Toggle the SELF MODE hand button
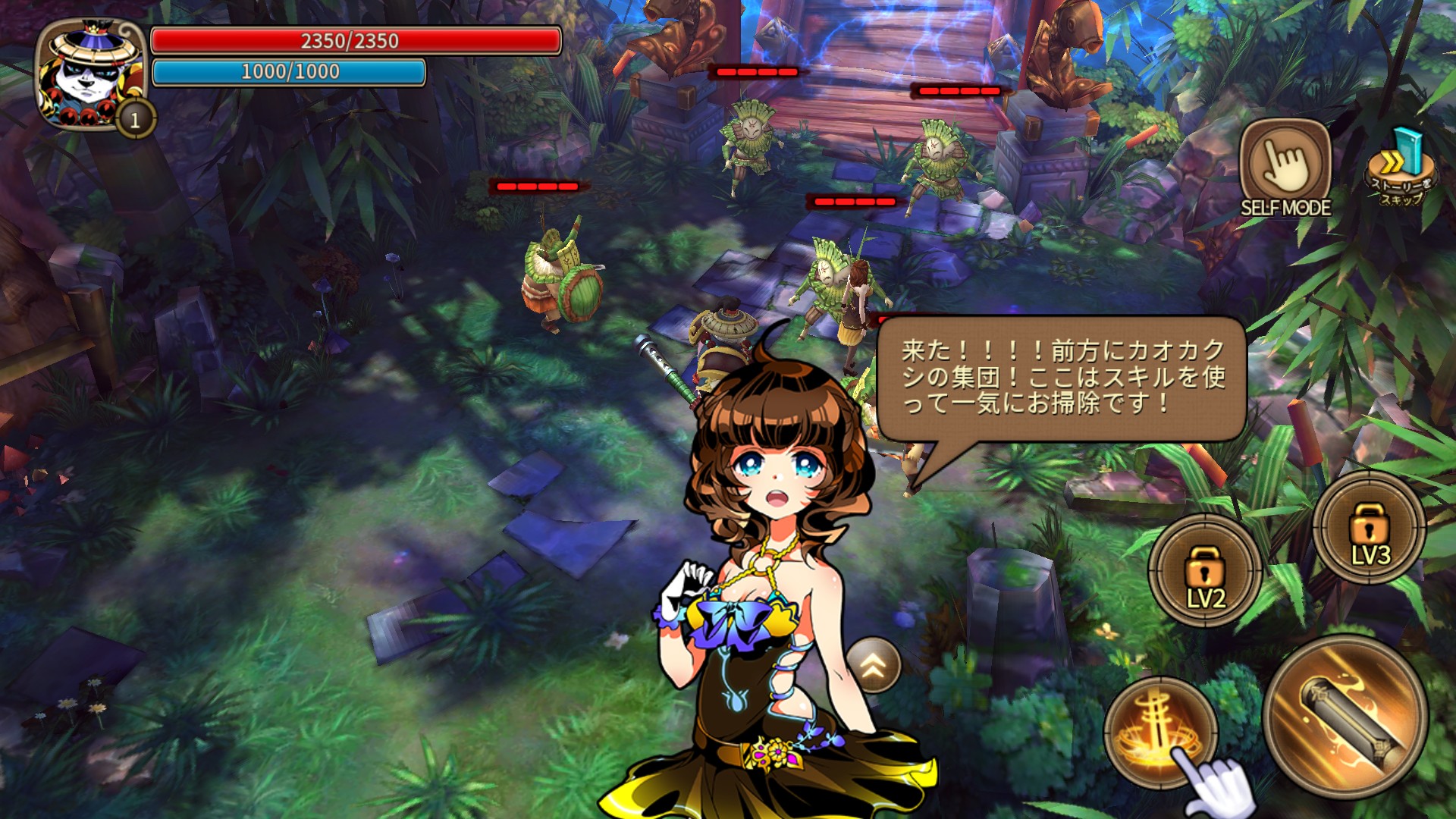The image size is (1456, 819). [x=1285, y=165]
